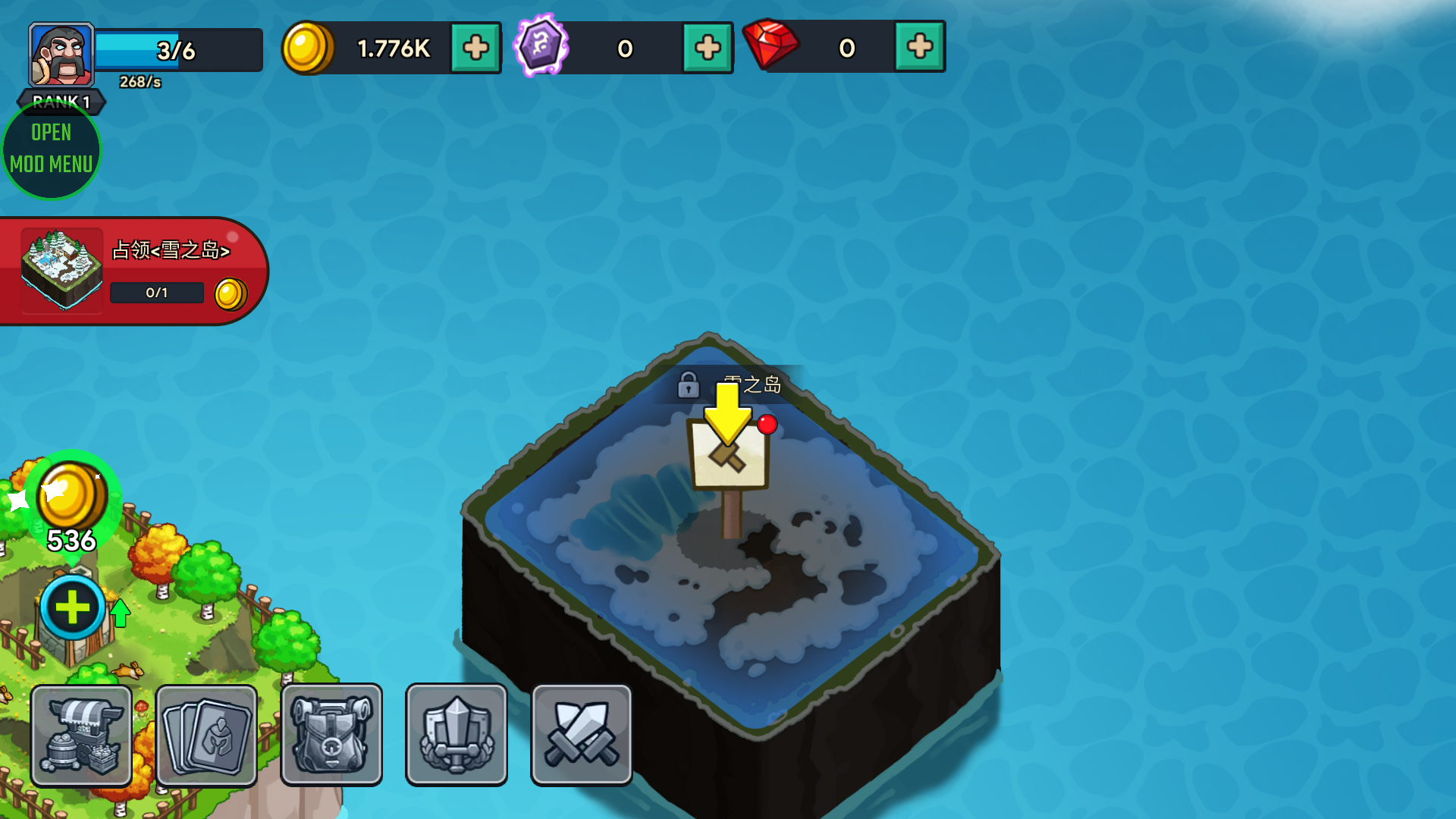Buy purple rune stones with plus button

708,48
